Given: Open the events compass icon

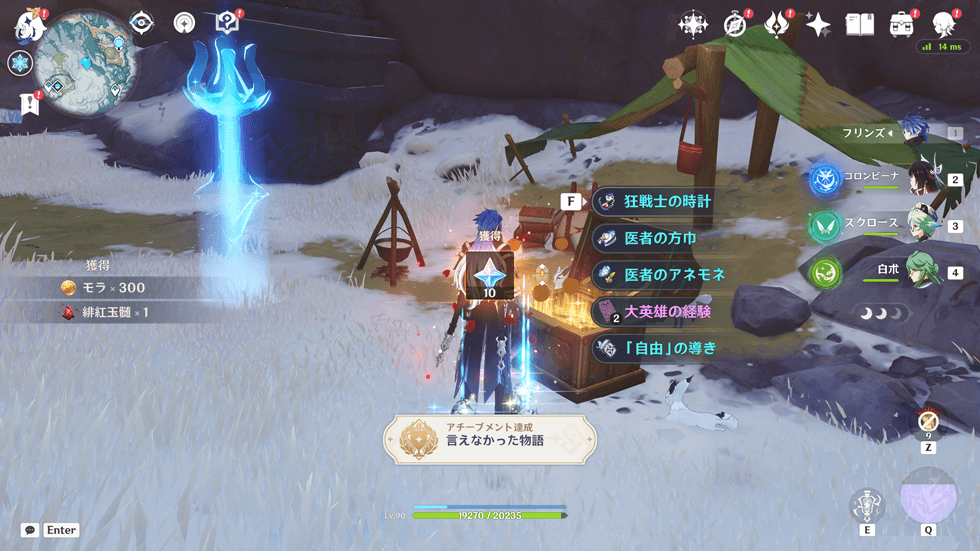Looking at the screenshot, I should [736, 25].
